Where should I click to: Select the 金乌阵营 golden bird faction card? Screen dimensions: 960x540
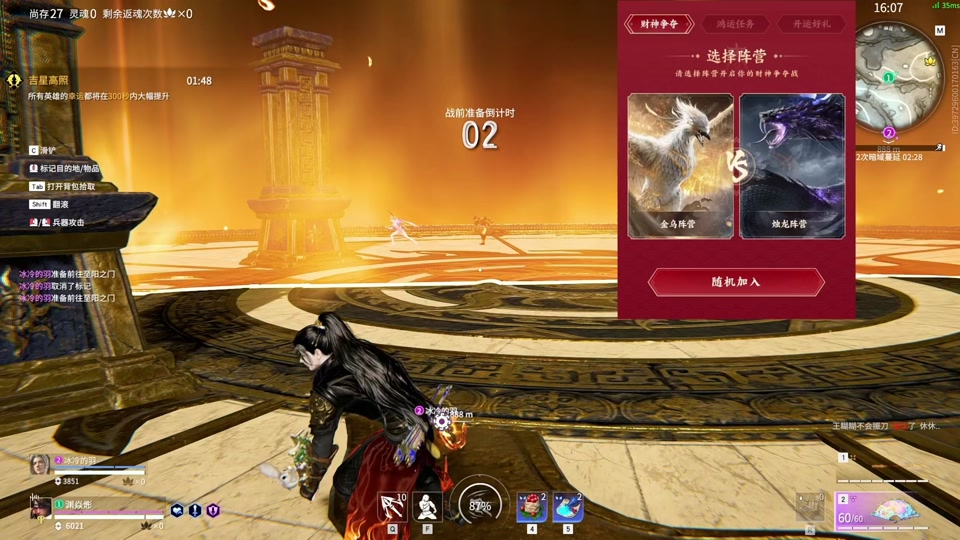click(680, 166)
